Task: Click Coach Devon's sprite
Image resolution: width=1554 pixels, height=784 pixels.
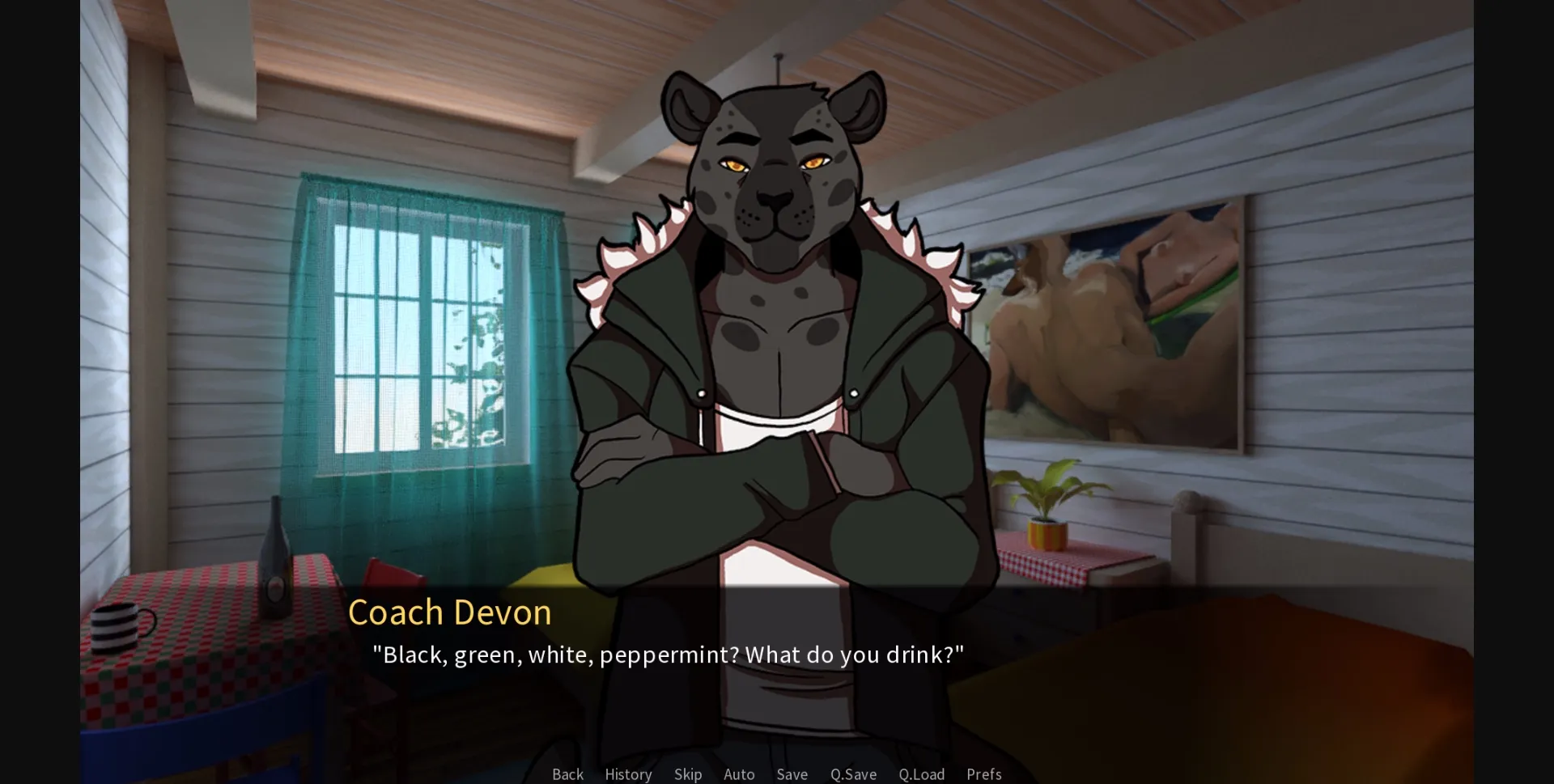Action: (777, 324)
